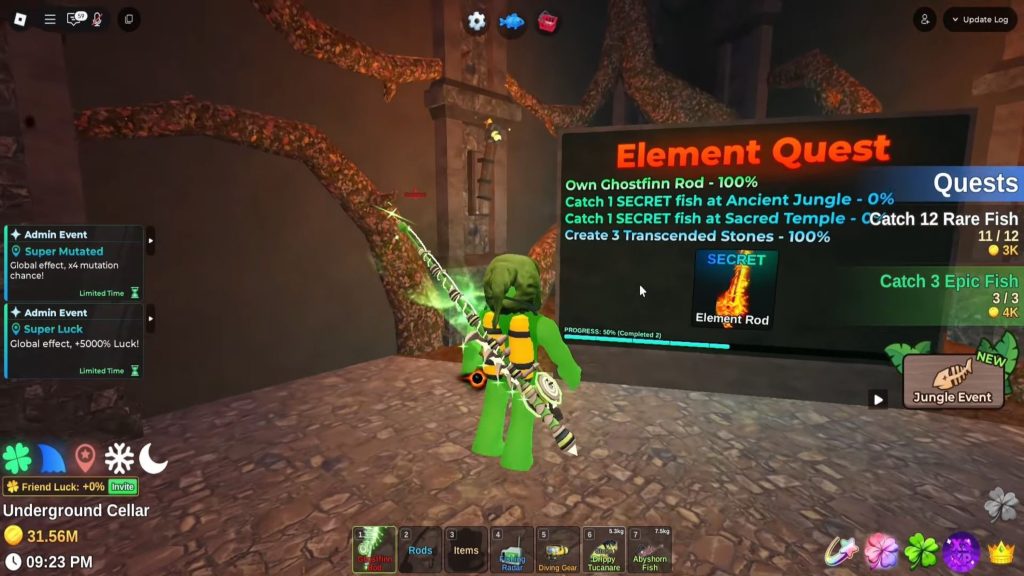
Task: Open the Jungle Event button
Action: pyautogui.click(x=953, y=381)
